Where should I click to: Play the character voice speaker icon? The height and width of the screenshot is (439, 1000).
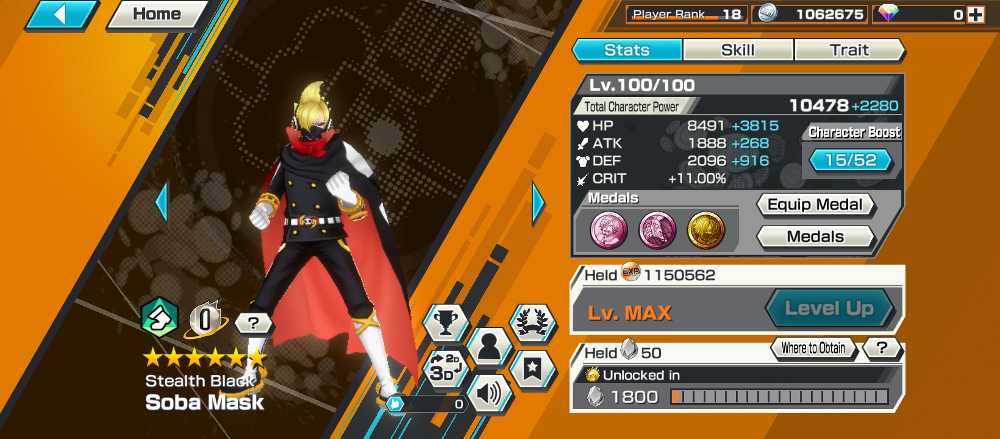[488, 393]
